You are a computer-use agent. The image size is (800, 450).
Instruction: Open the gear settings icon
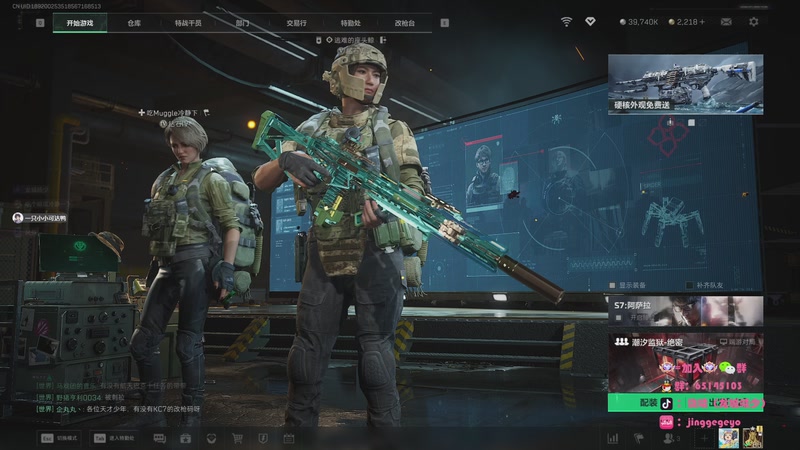[753, 21]
